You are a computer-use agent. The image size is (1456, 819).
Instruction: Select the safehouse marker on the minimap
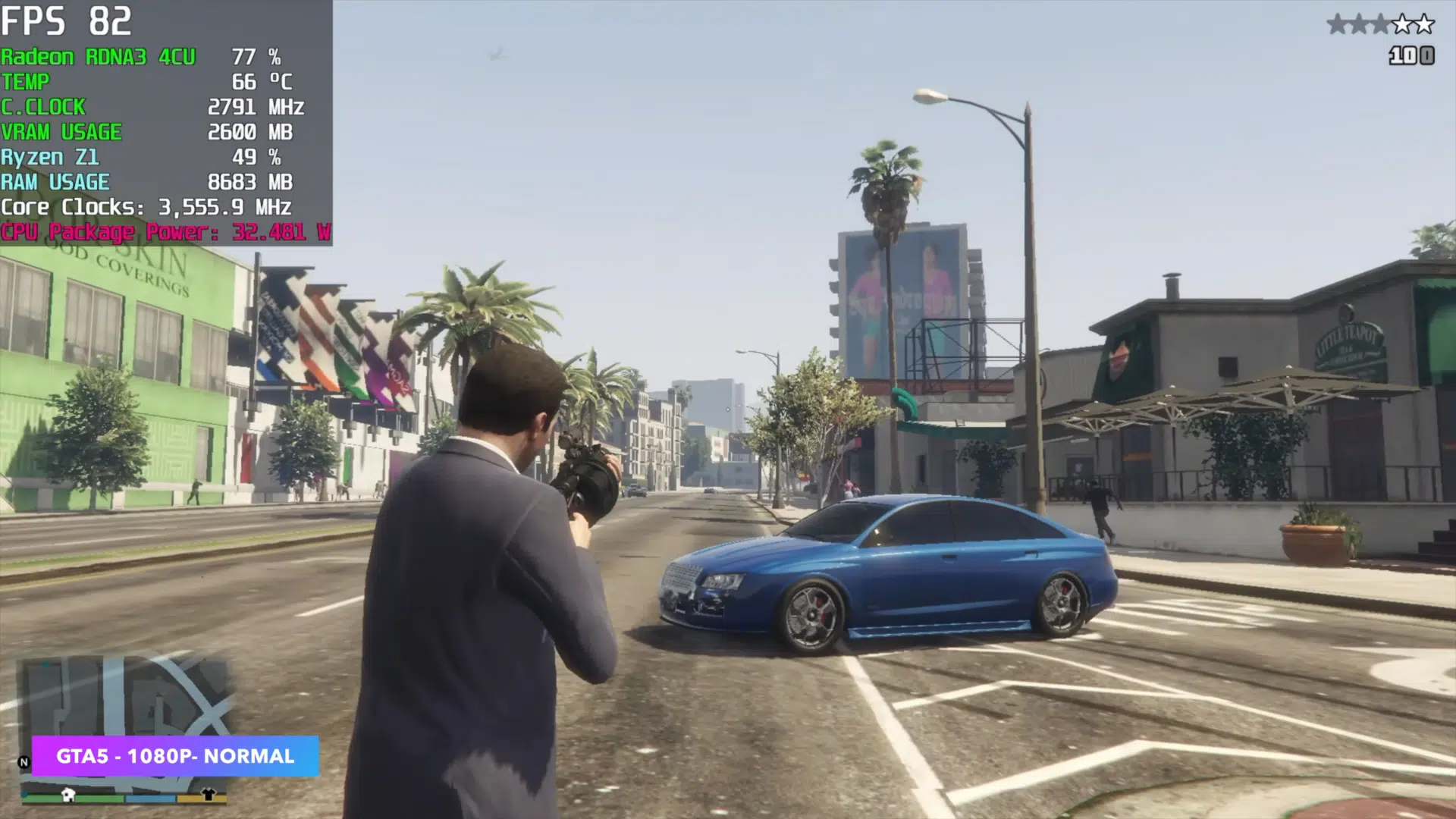[68, 795]
